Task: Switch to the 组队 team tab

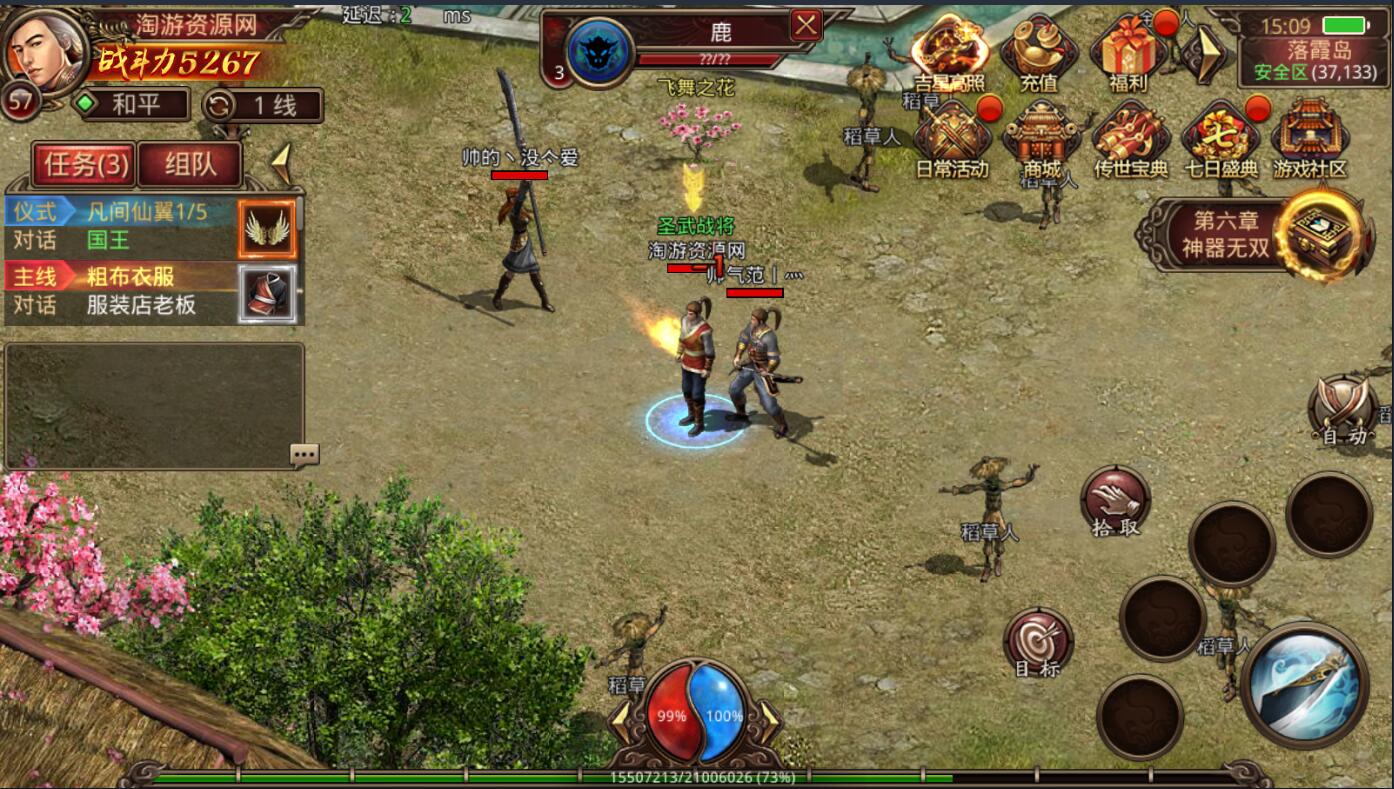Action: pyautogui.click(x=190, y=165)
